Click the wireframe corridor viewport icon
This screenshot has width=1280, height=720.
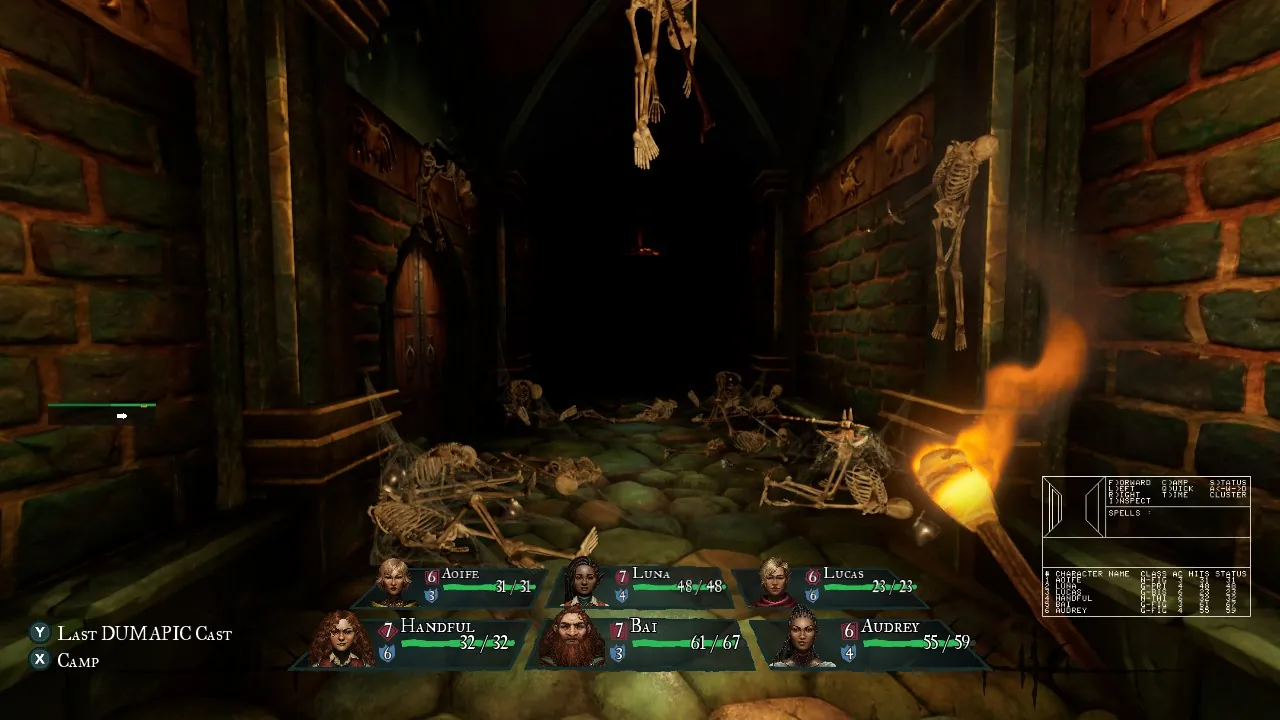pos(1073,506)
